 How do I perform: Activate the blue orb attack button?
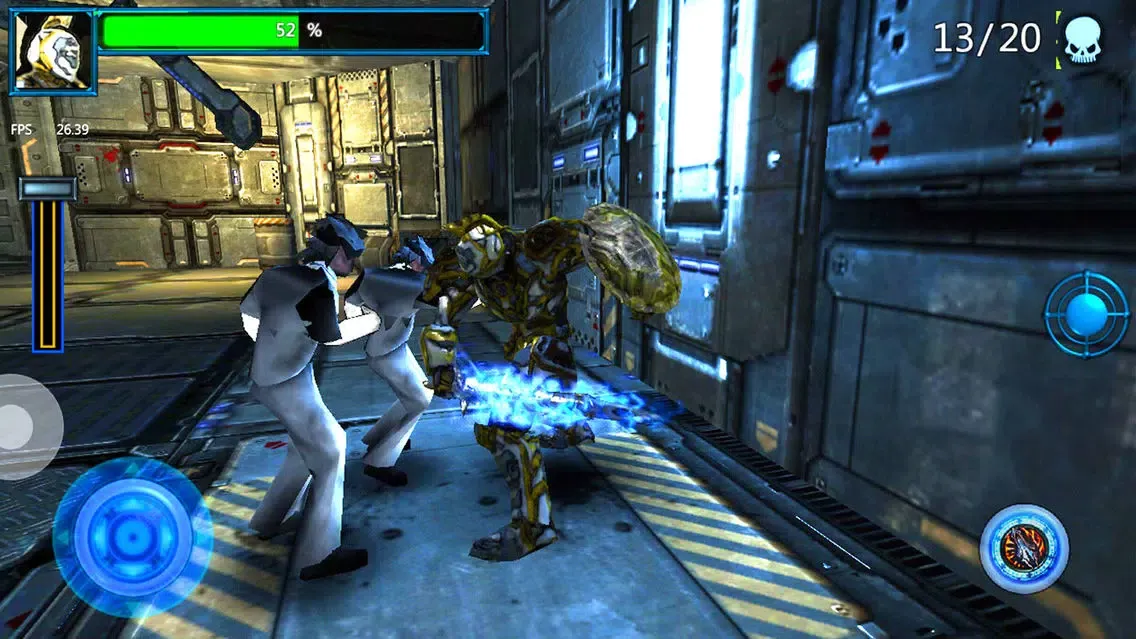click(1086, 314)
